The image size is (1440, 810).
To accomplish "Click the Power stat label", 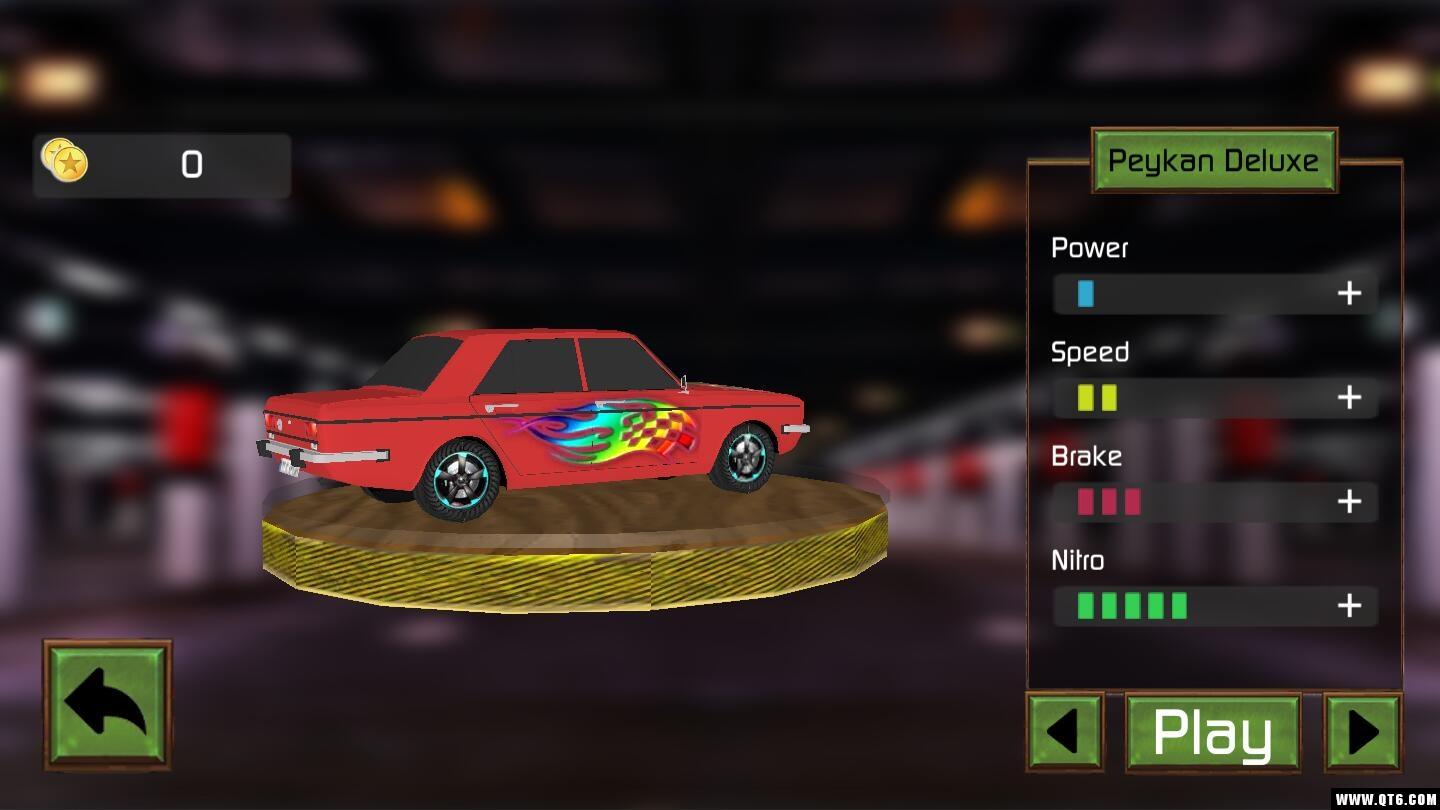I will [1089, 248].
